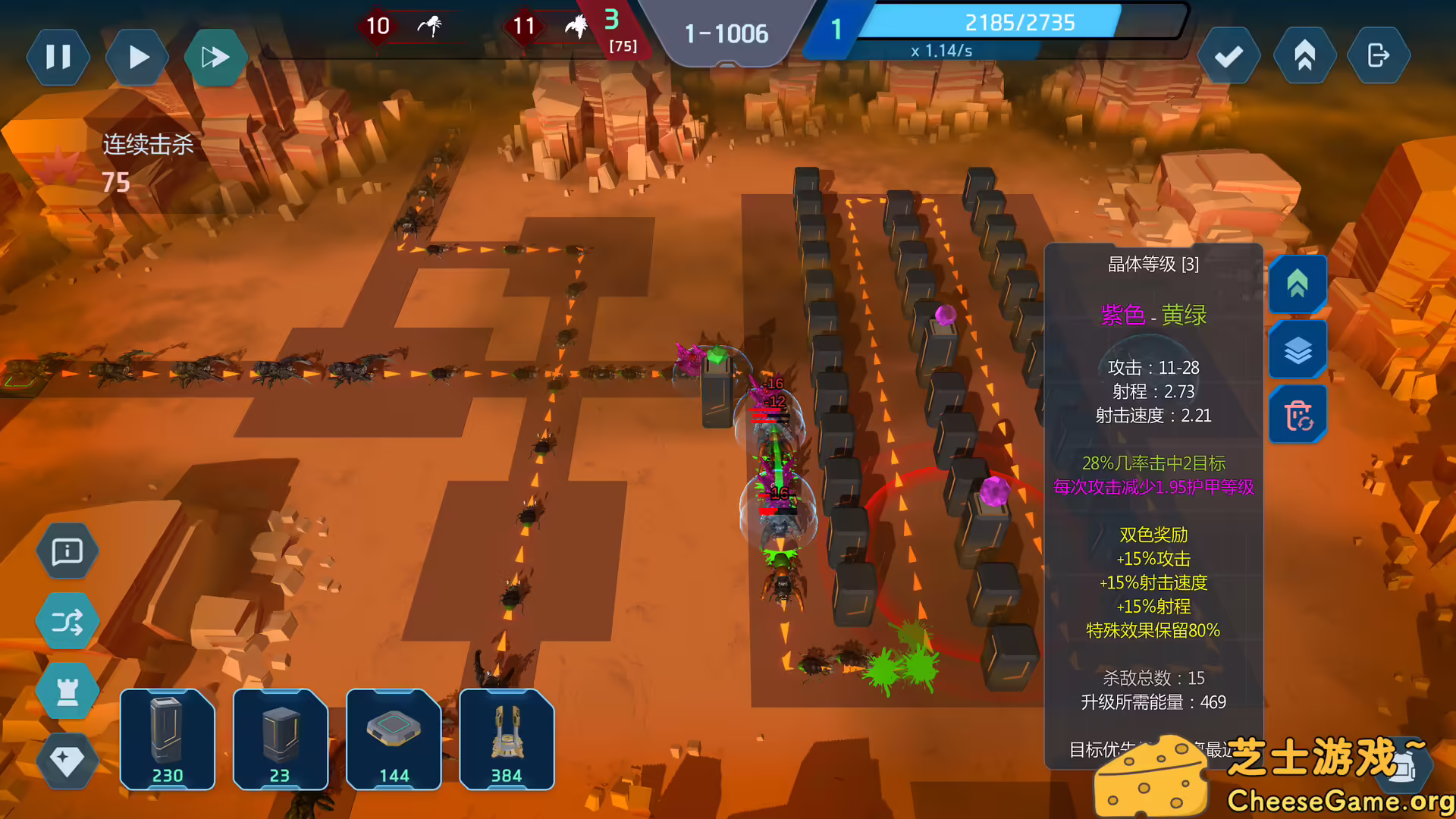Open the chess rook tower menu
This screenshot has height=819, width=1456.
coord(67,691)
